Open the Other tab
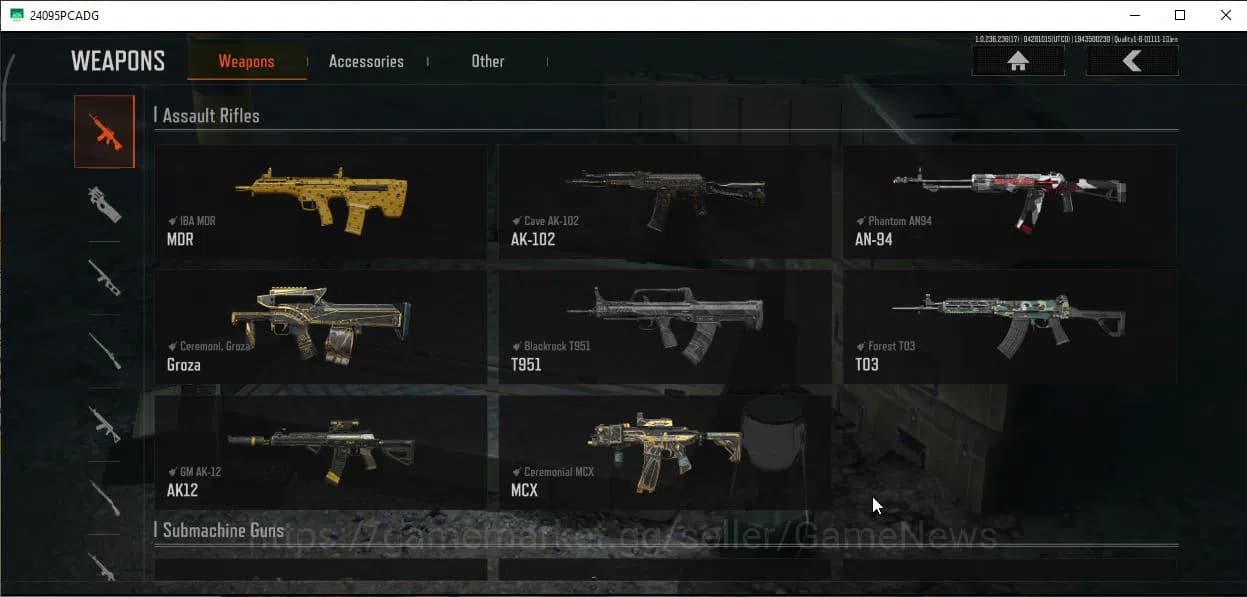The image size is (1247, 597). point(487,62)
